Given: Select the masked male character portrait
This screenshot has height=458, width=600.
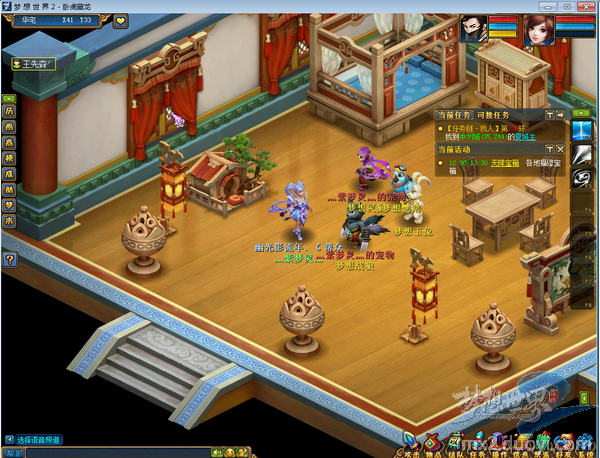Looking at the screenshot, I should point(476,28).
